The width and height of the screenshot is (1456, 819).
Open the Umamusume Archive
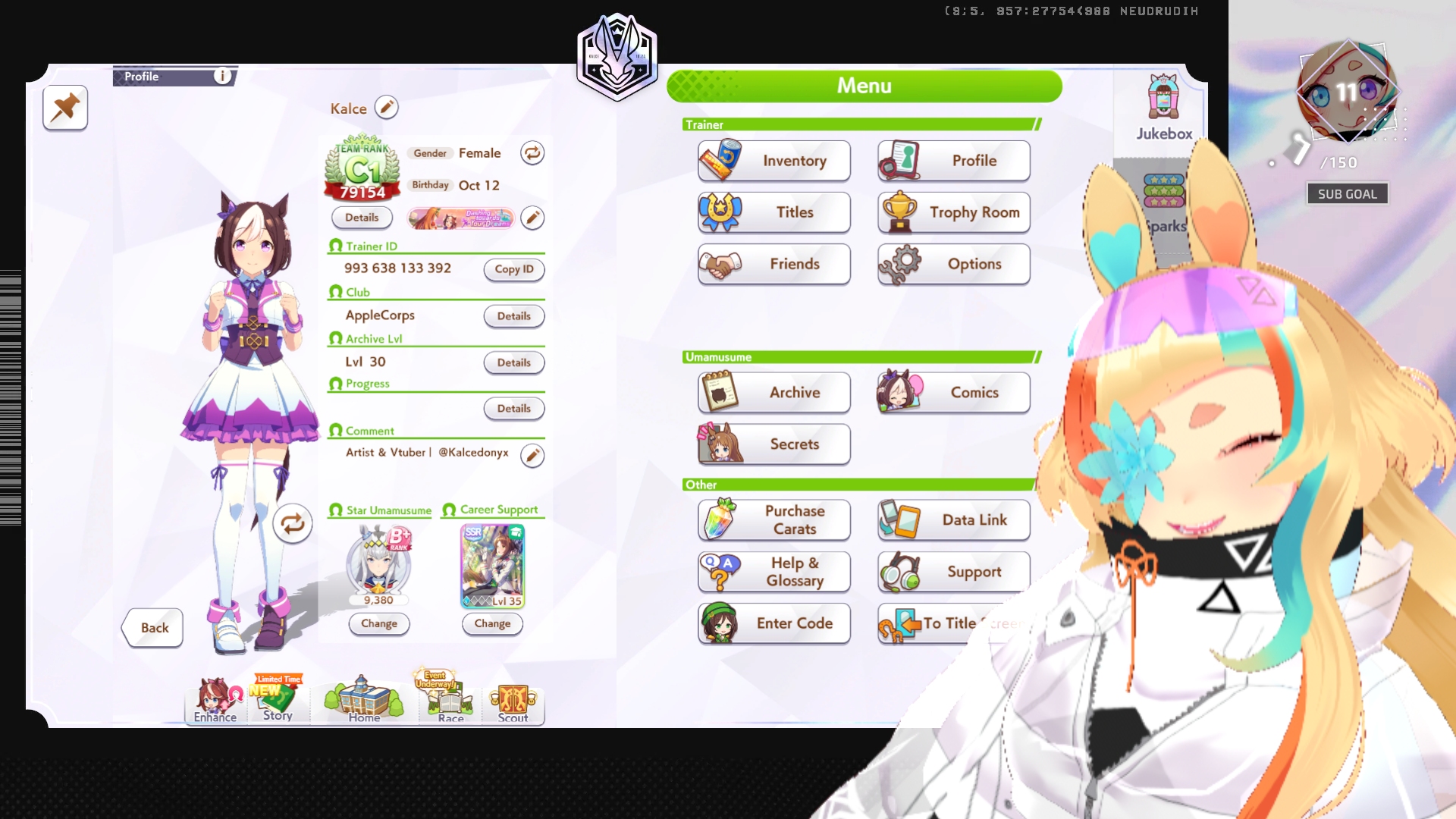point(773,392)
